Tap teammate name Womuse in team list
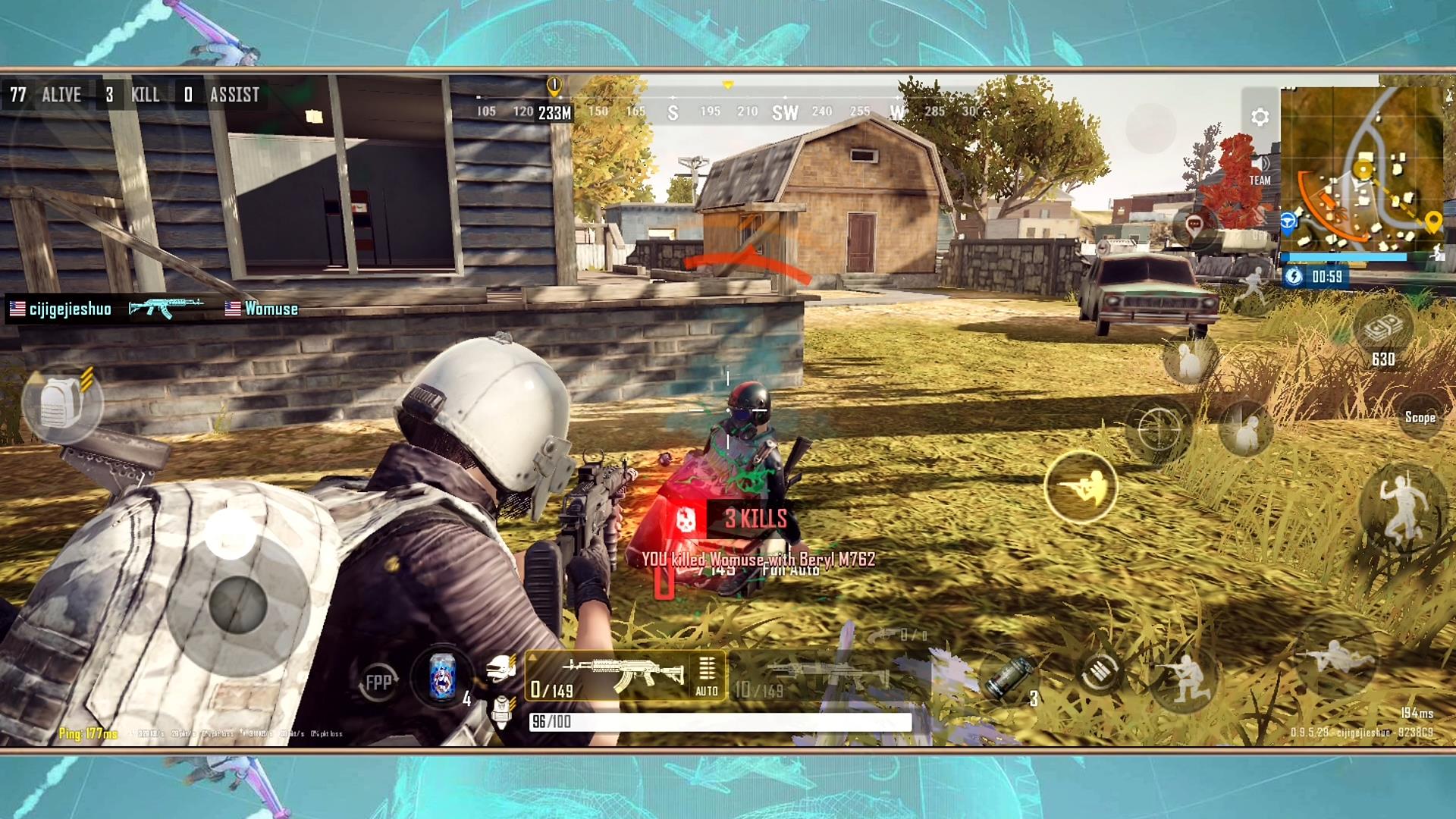This screenshot has height=819, width=1456. (x=269, y=309)
